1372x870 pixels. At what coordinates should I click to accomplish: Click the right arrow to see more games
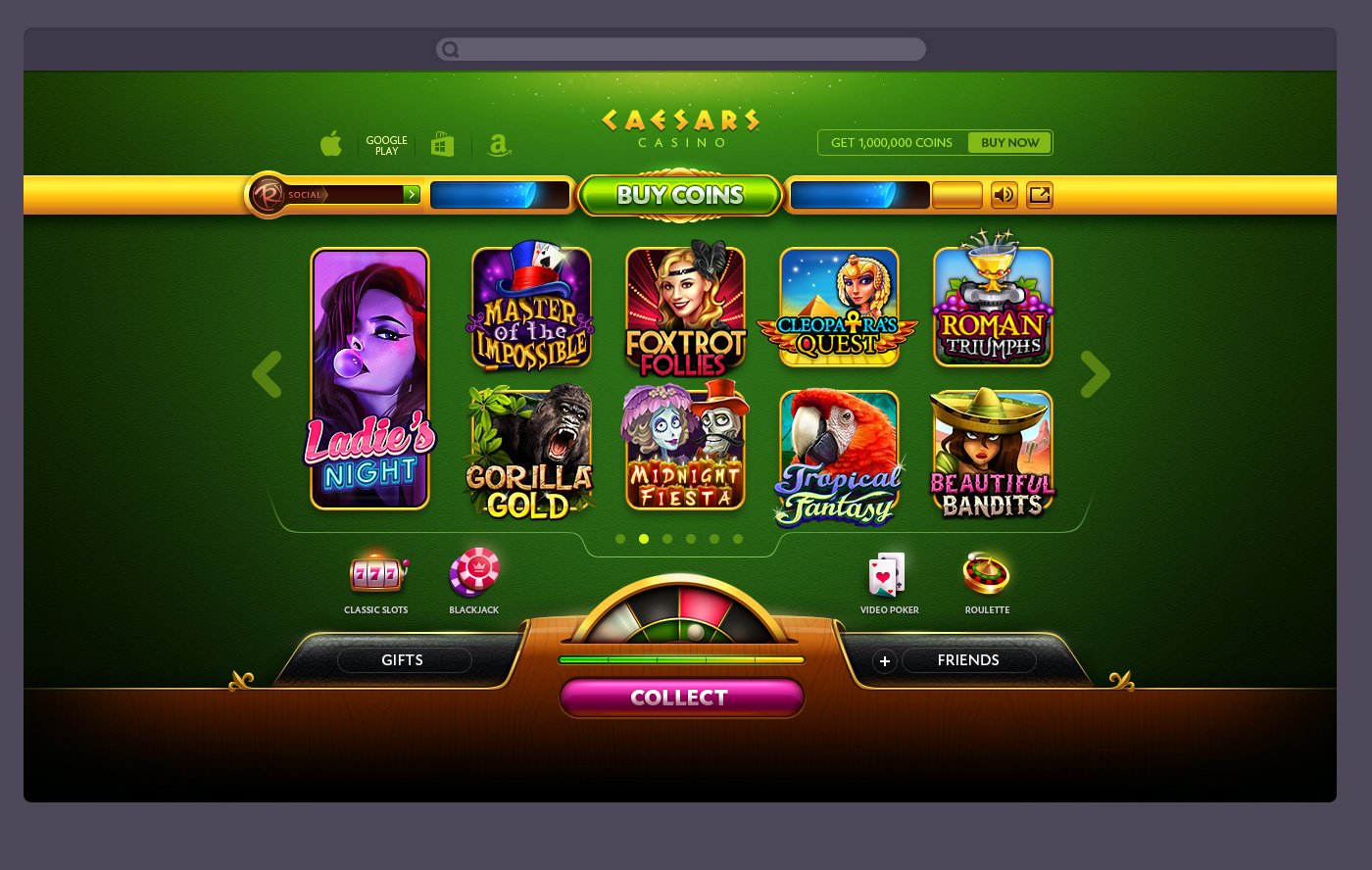point(1095,374)
